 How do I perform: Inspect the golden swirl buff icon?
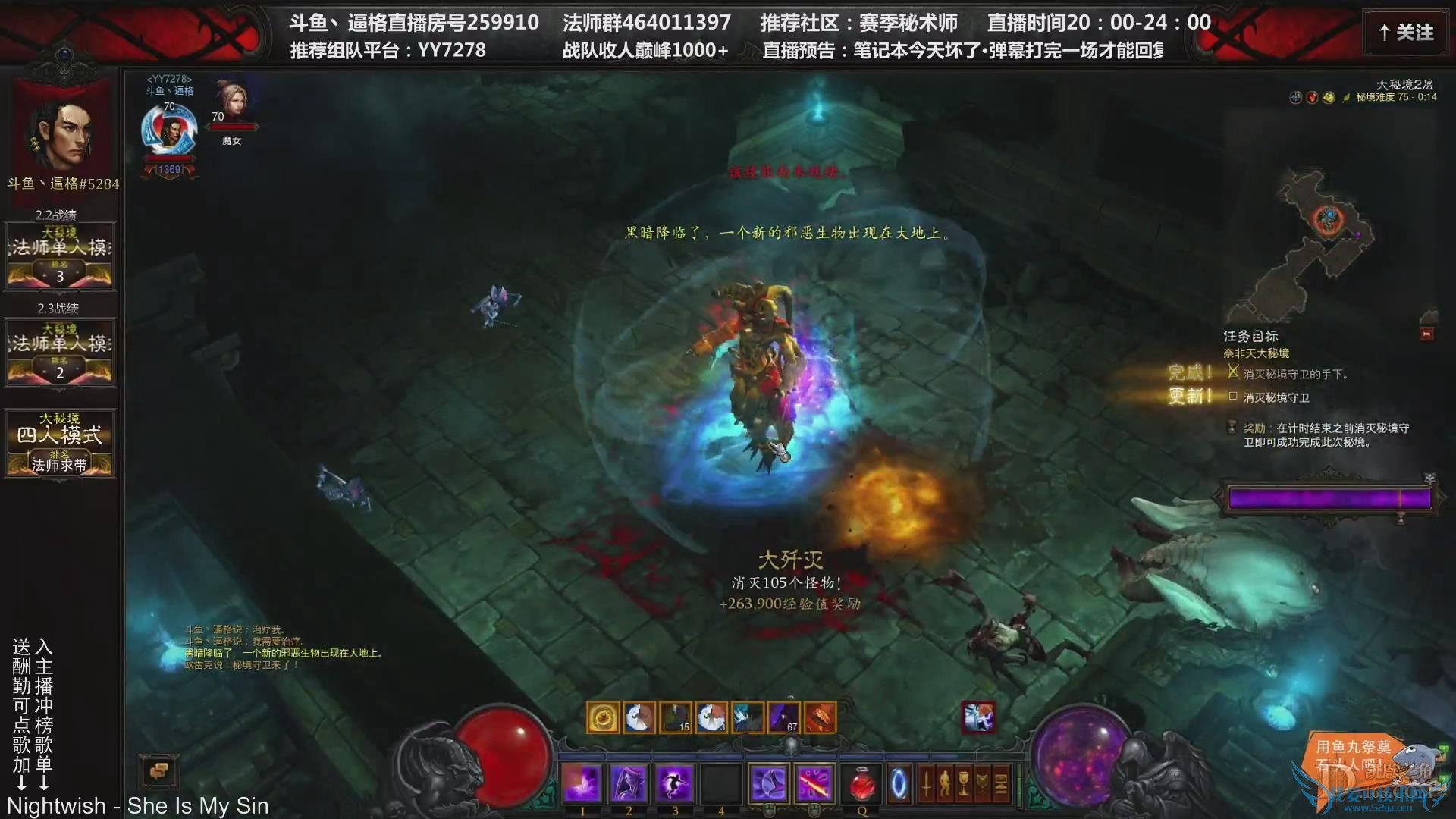click(603, 717)
